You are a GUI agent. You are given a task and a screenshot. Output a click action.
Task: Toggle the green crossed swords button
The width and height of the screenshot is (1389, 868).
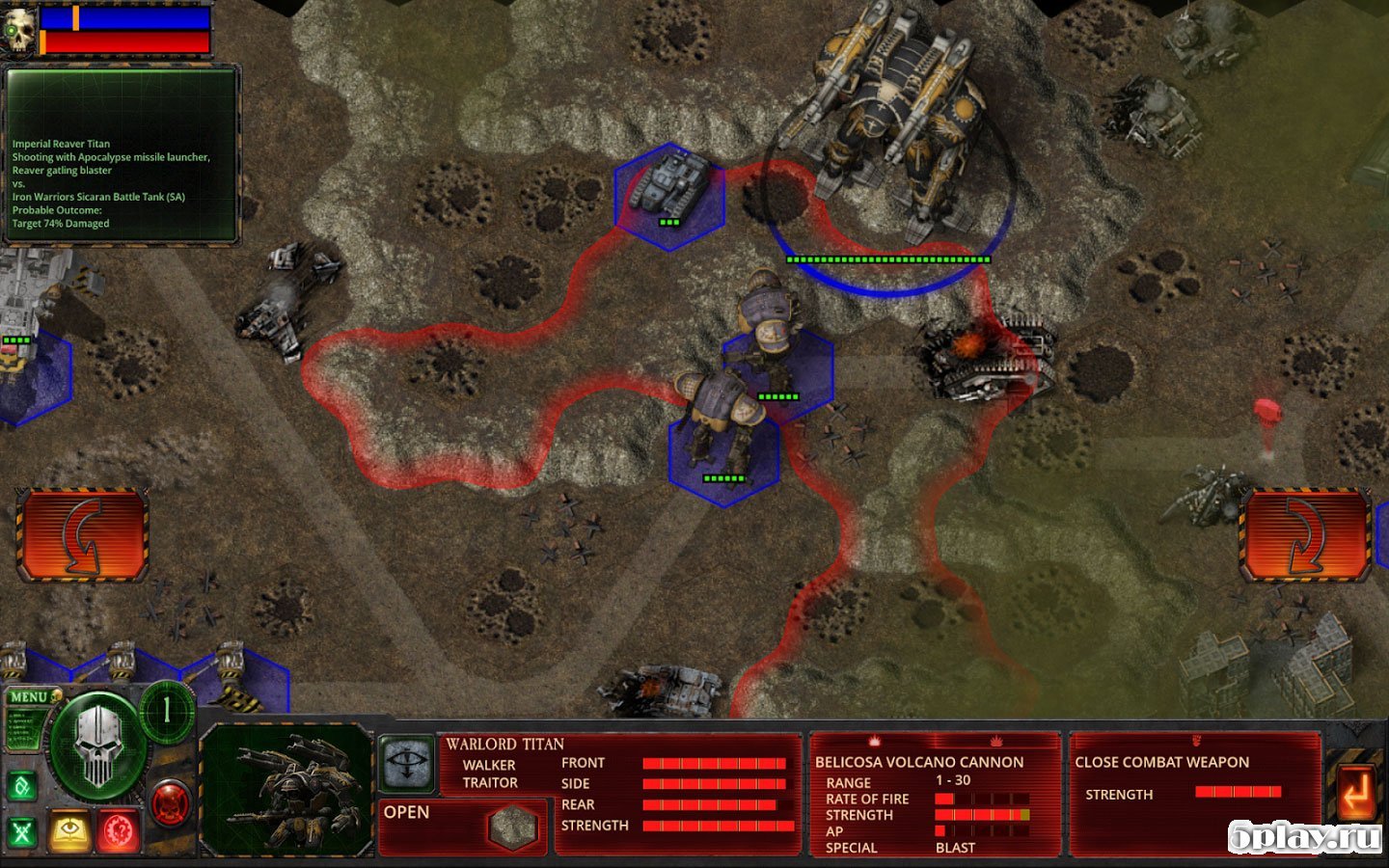click(x=22, y=831)
